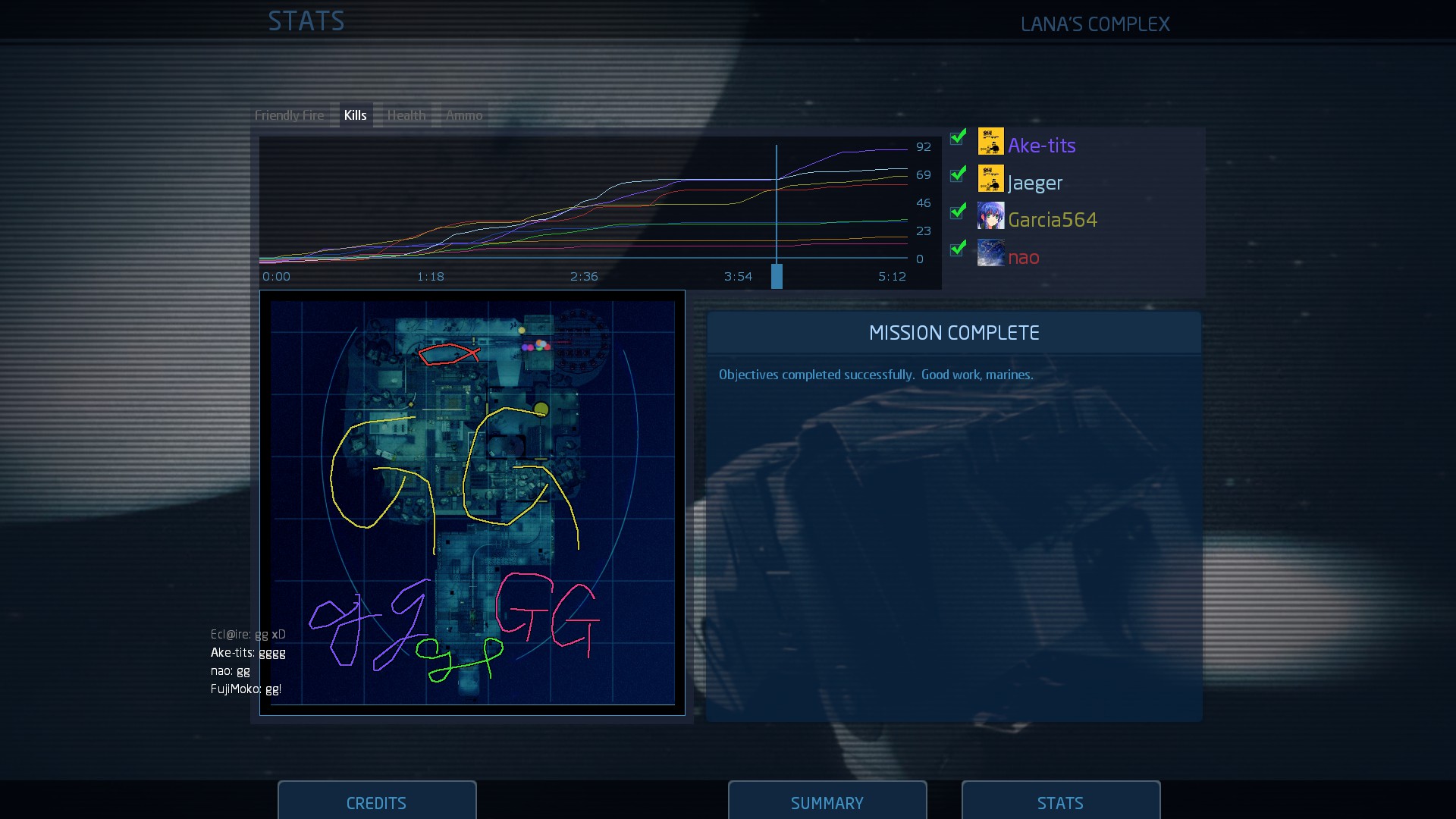Screen dimensions: 1456x819
Task: Toggle the checkmark next to Ake-tits
Action: (957, 138)
